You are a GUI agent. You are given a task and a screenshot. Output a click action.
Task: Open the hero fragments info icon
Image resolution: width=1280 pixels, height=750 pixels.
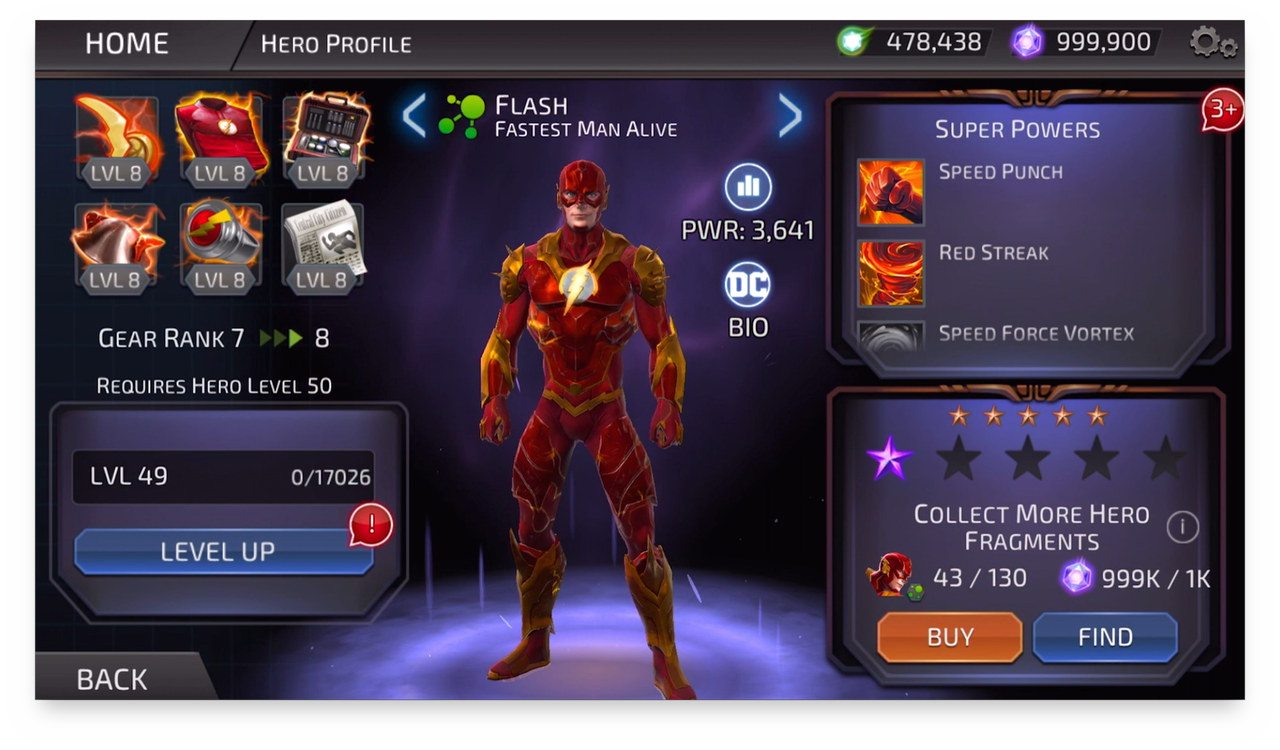click(1182, 526)
